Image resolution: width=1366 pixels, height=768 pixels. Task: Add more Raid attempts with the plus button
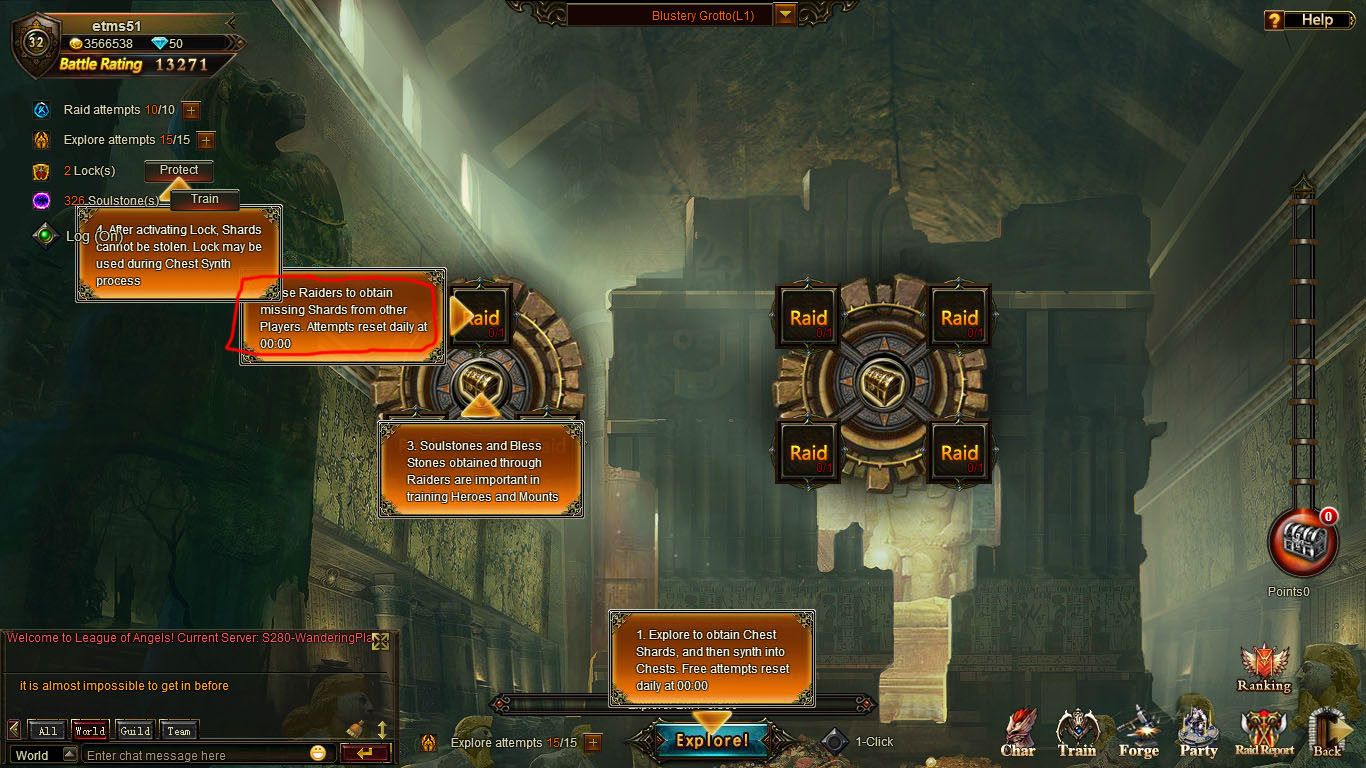click(191, 110)
